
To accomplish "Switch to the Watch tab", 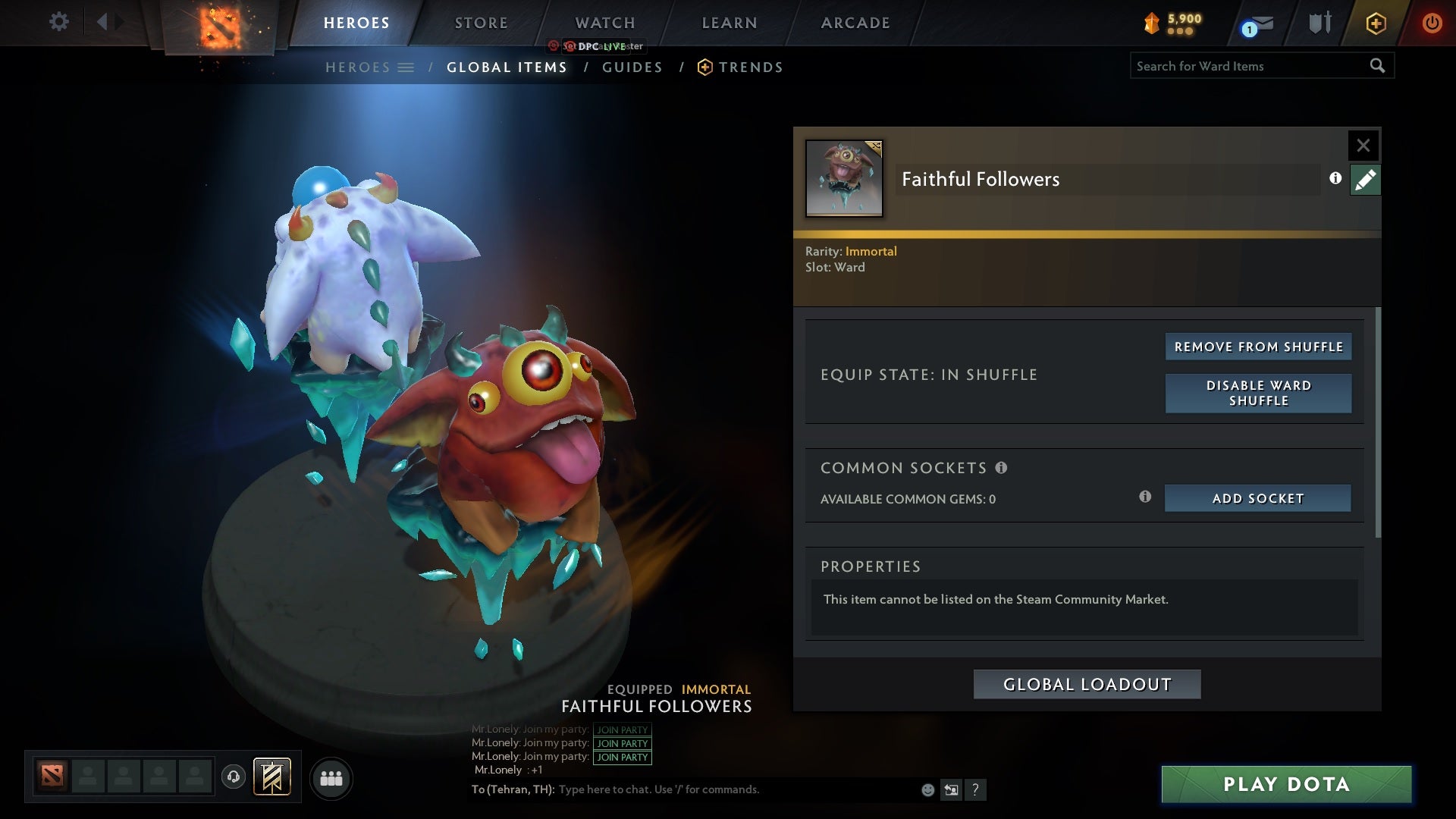I will tap(604, 23).
